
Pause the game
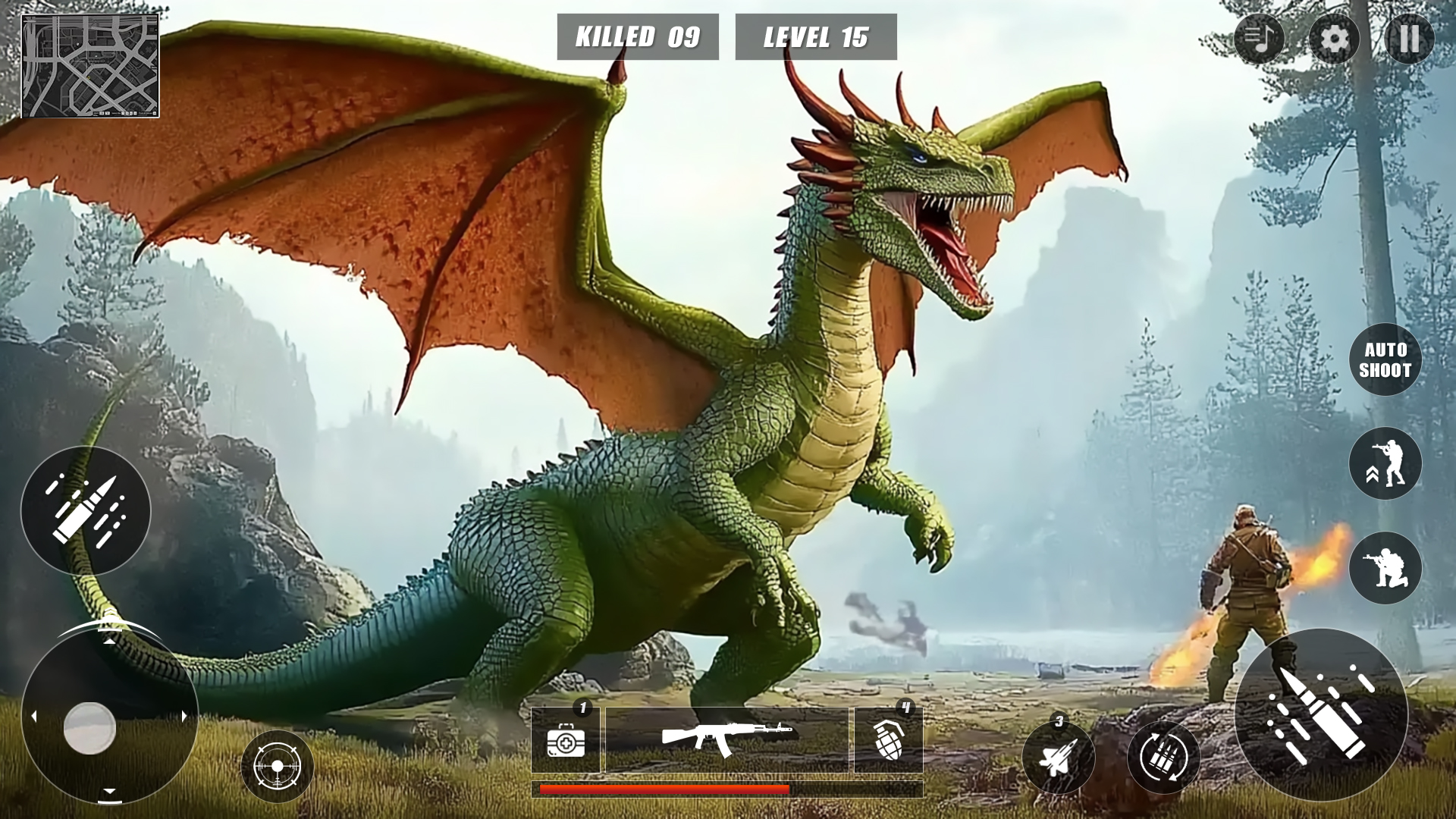coord(1410,37)
